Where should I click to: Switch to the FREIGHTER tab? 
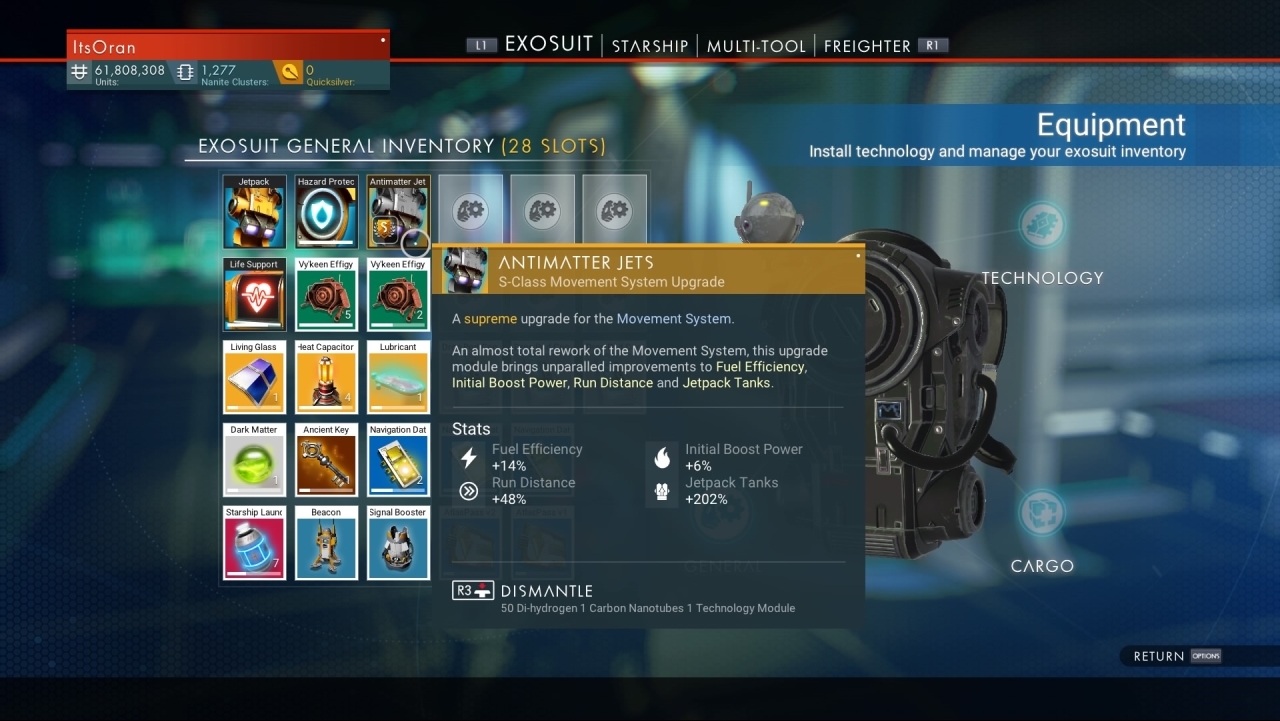pos(866,45)
